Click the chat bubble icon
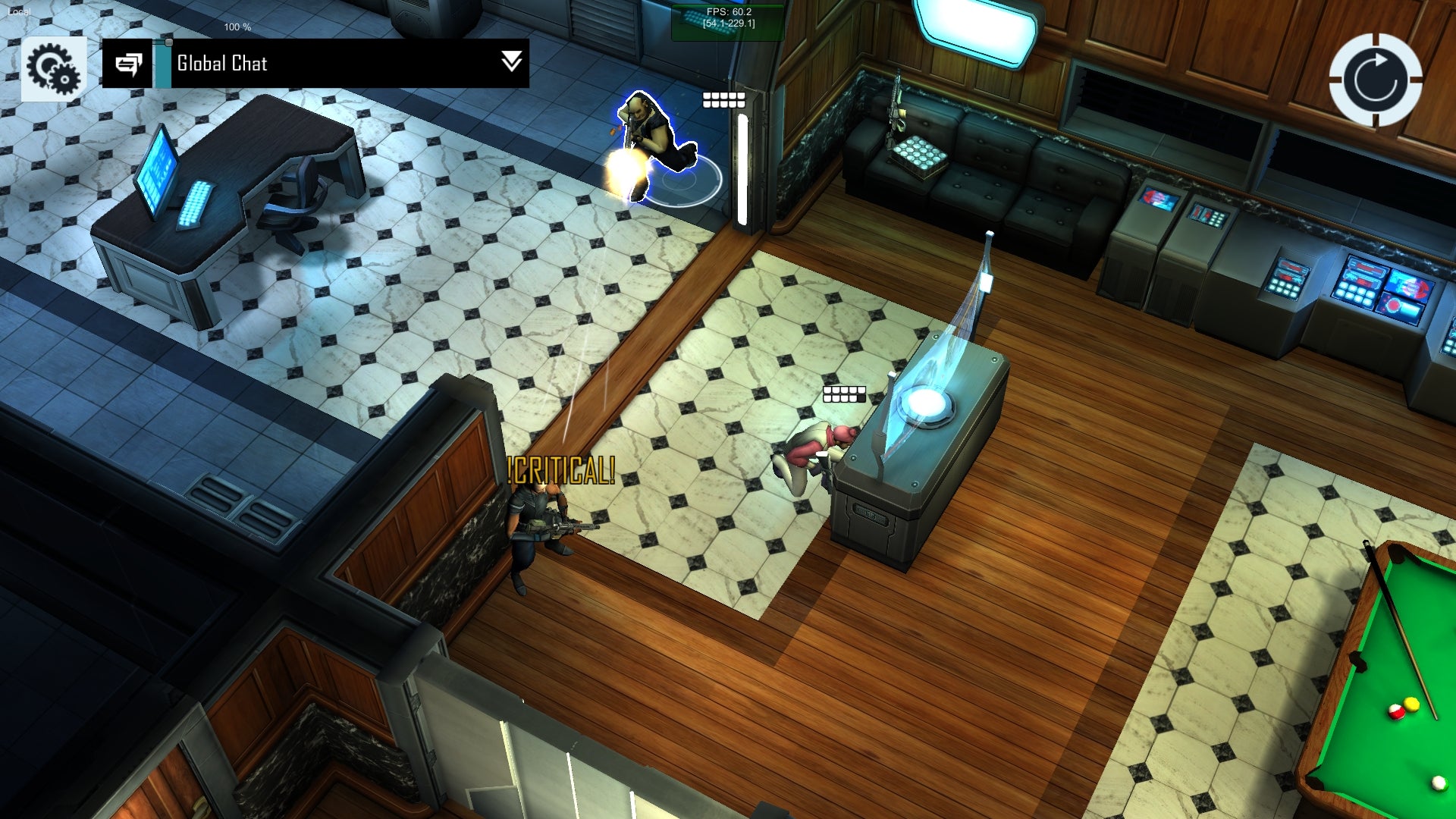The width and height of the screenshot is (1456, 819). click(128, 64)
